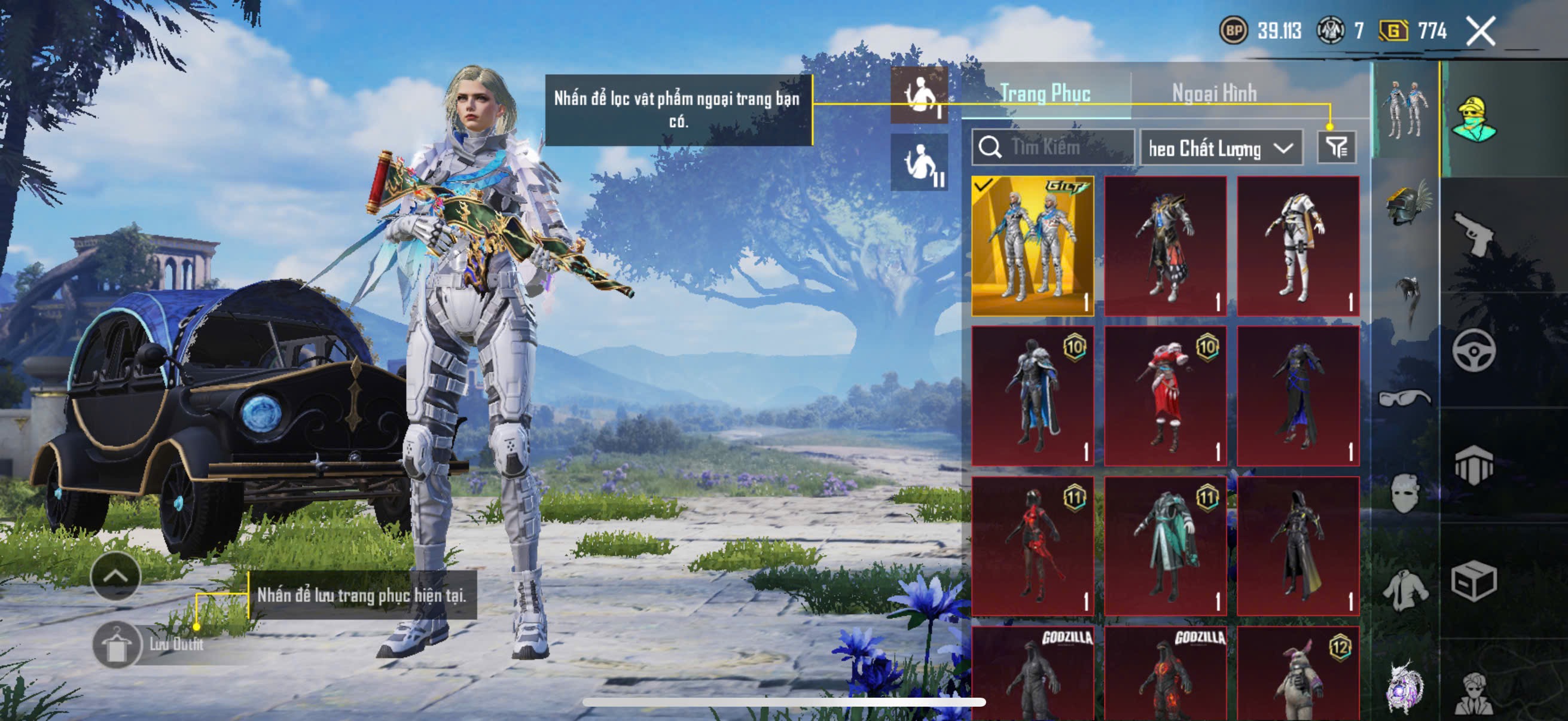Switch to outfit preset I
This screenshot has width=1568, height=721.
919,95
